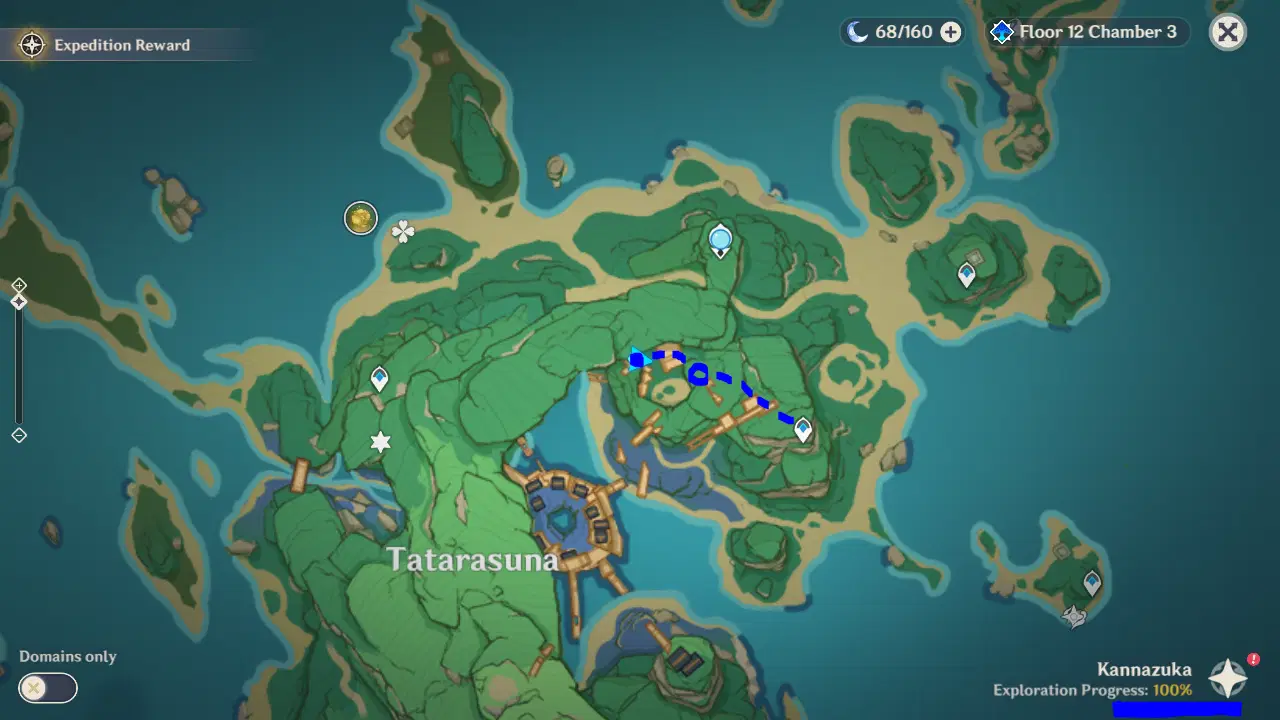
Task: Click the Expedition Reward compass icon
Action: pyautogui.click(x=33, y=45)
